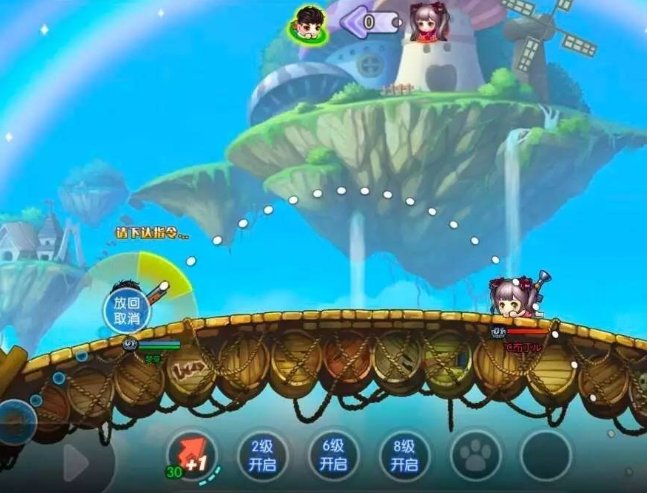Tap the blue circular joystick button
647x493 pixels.
[x=17, y=420]
